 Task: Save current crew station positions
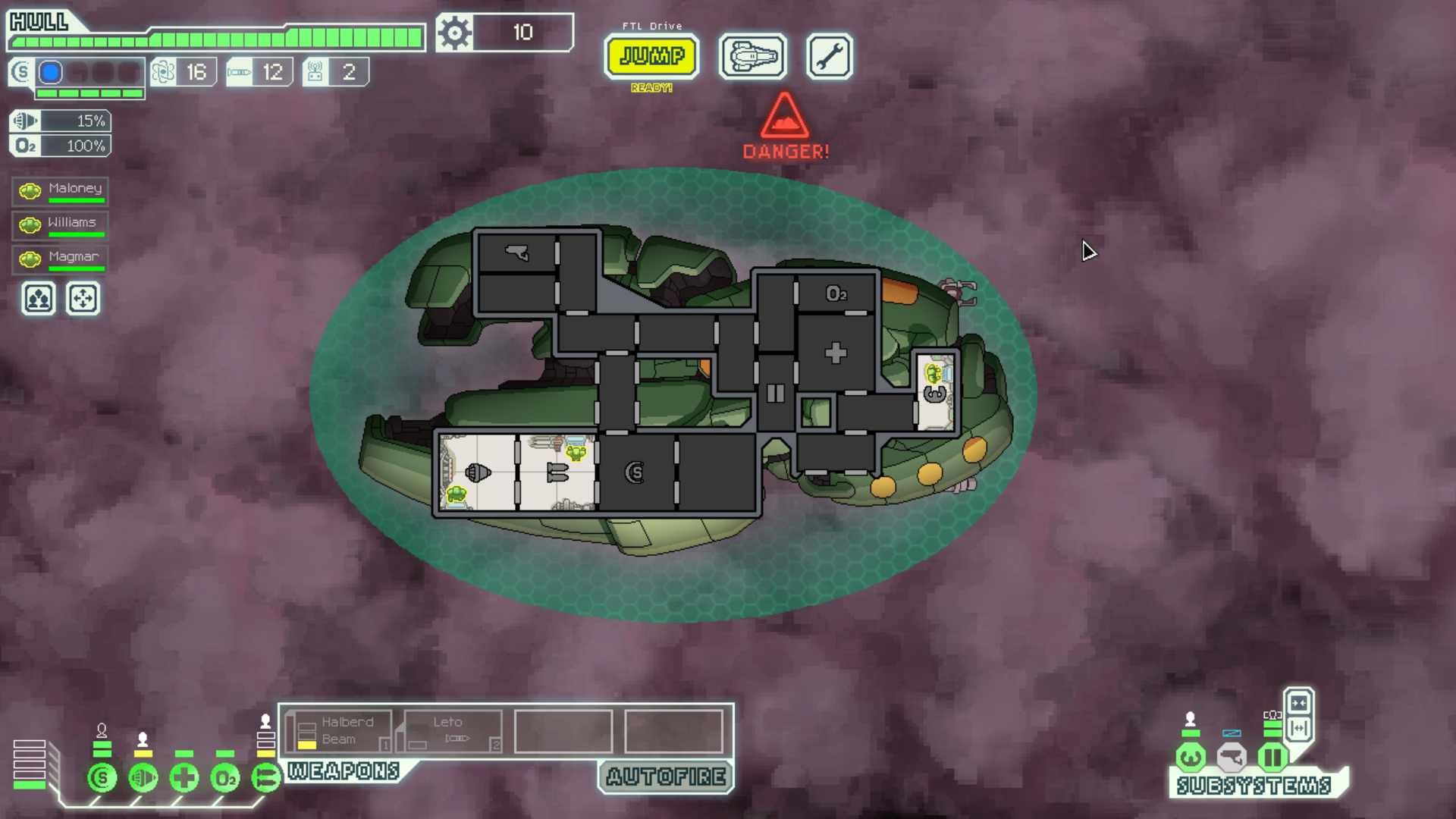[39, 299]
